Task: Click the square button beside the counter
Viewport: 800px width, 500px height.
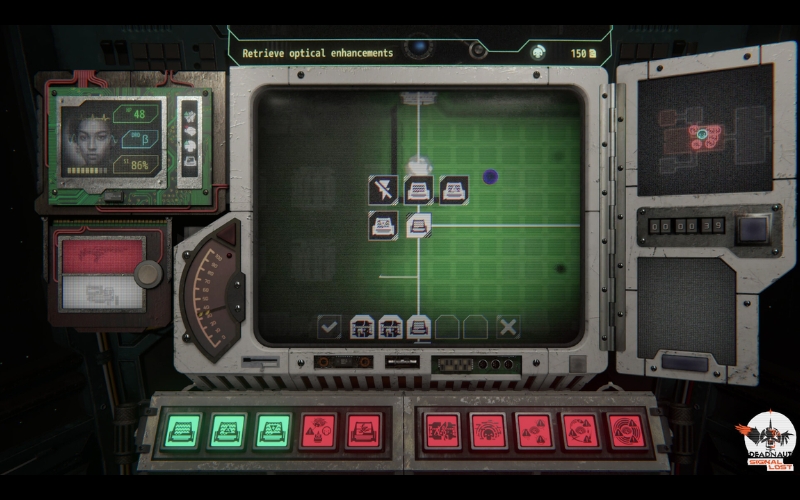Action: (752, 229)
